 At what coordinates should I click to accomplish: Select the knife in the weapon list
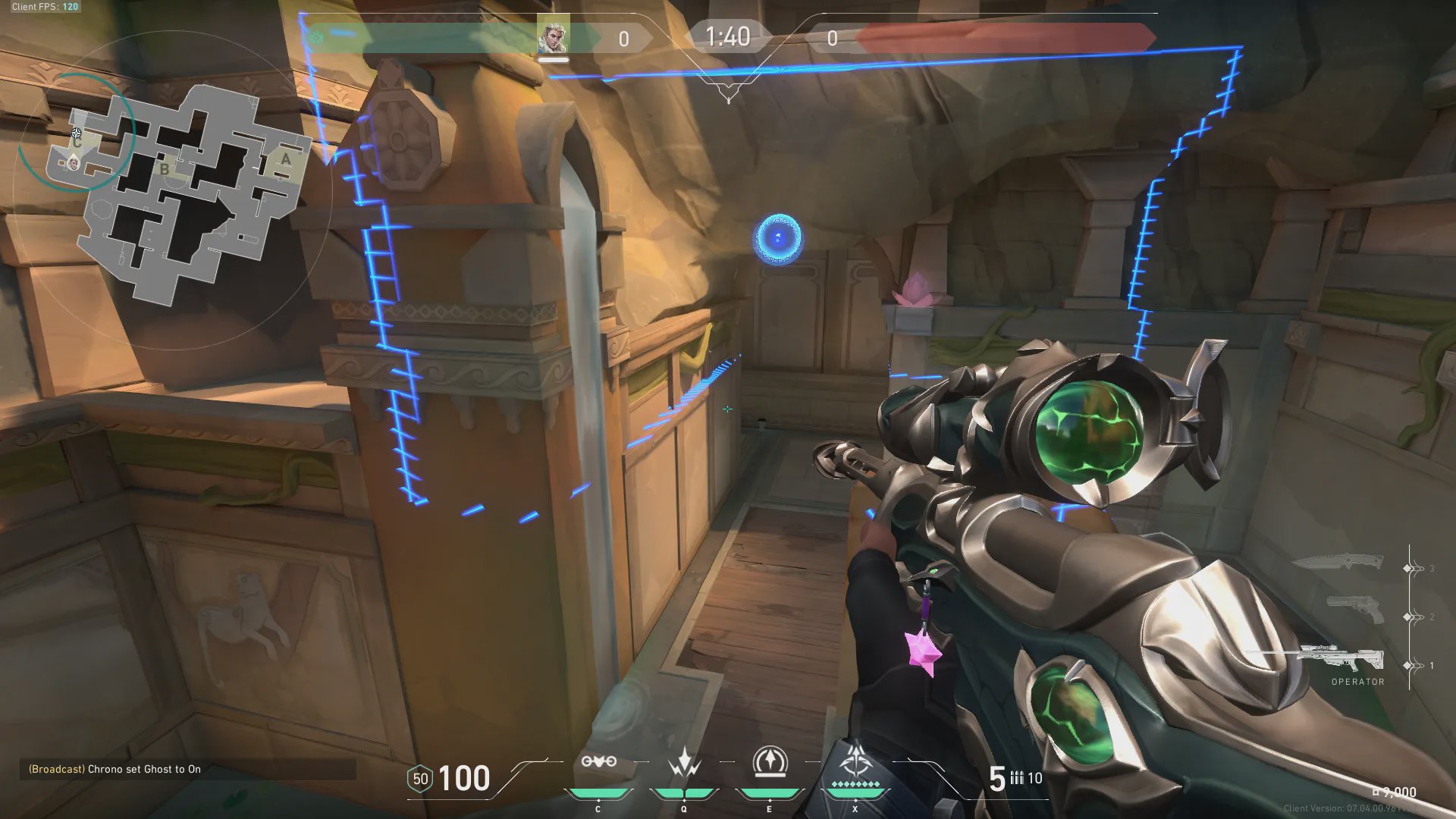(1337, 563)
